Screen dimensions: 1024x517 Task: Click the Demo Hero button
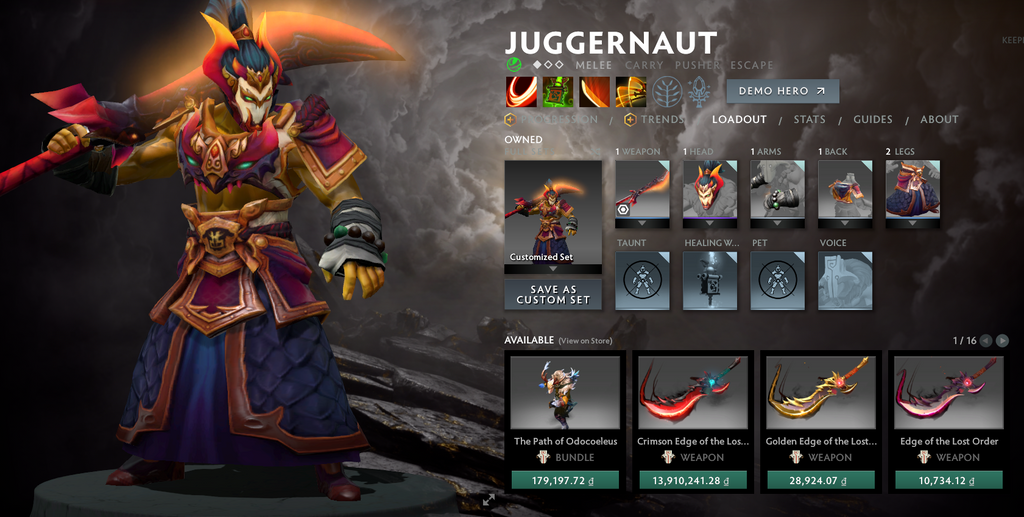782,91
